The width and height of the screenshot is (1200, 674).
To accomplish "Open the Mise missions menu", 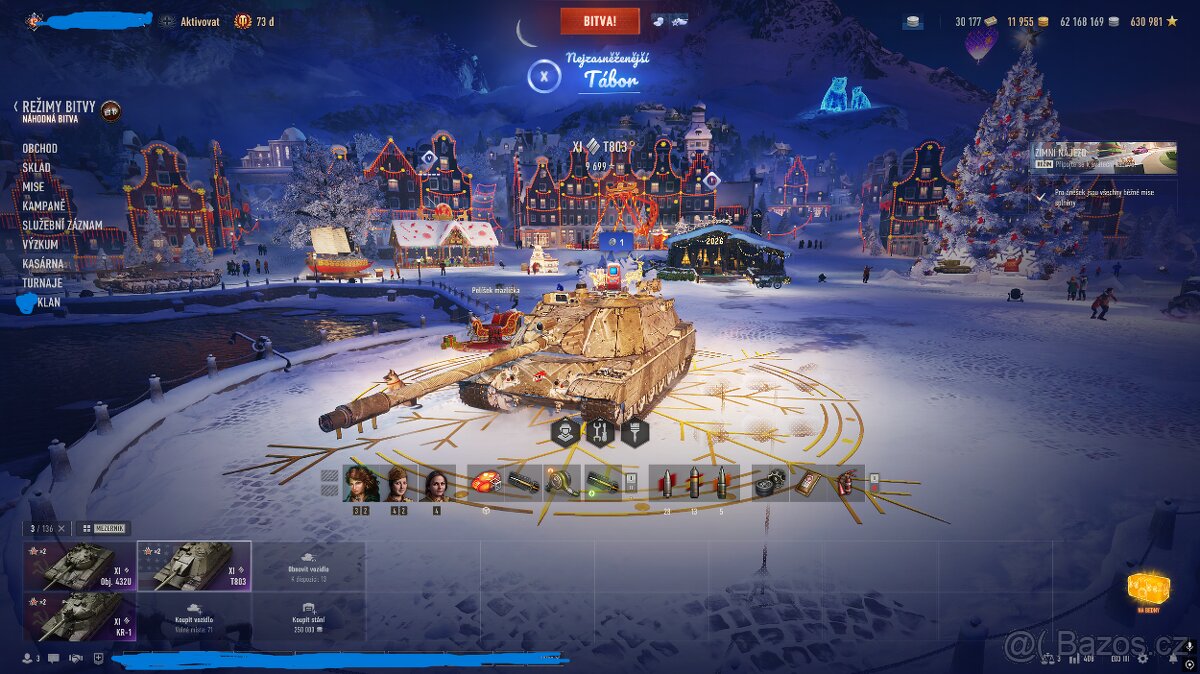I will tap(33, 187).
